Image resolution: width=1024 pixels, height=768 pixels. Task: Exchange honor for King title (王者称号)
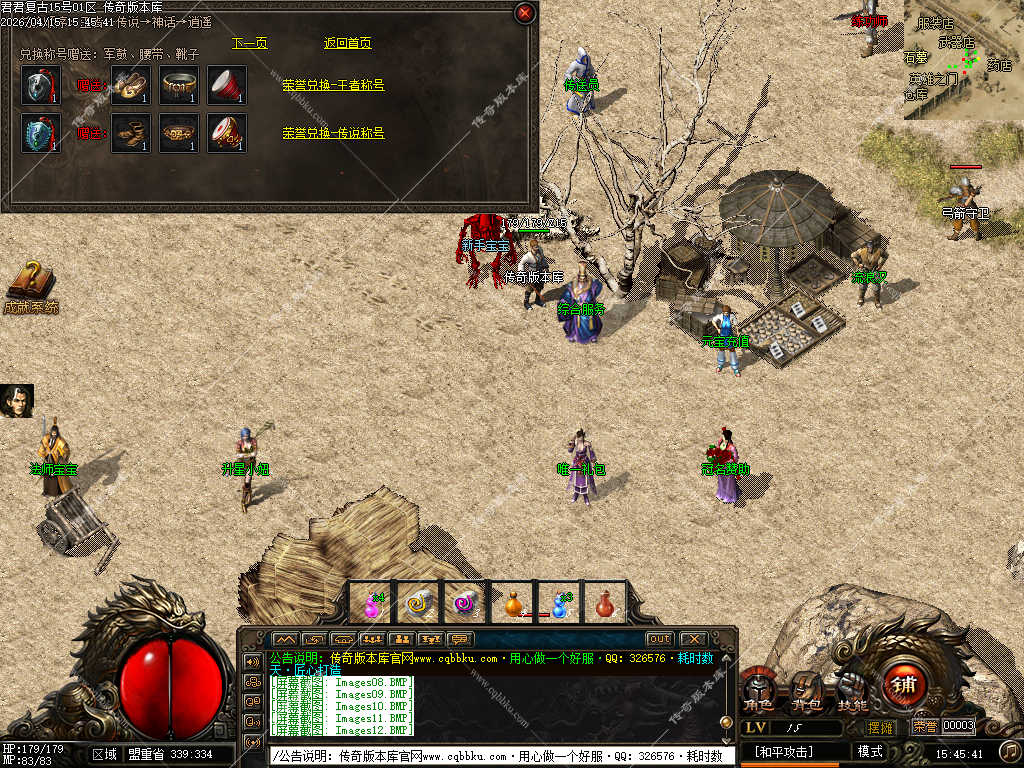pos(333,85)
